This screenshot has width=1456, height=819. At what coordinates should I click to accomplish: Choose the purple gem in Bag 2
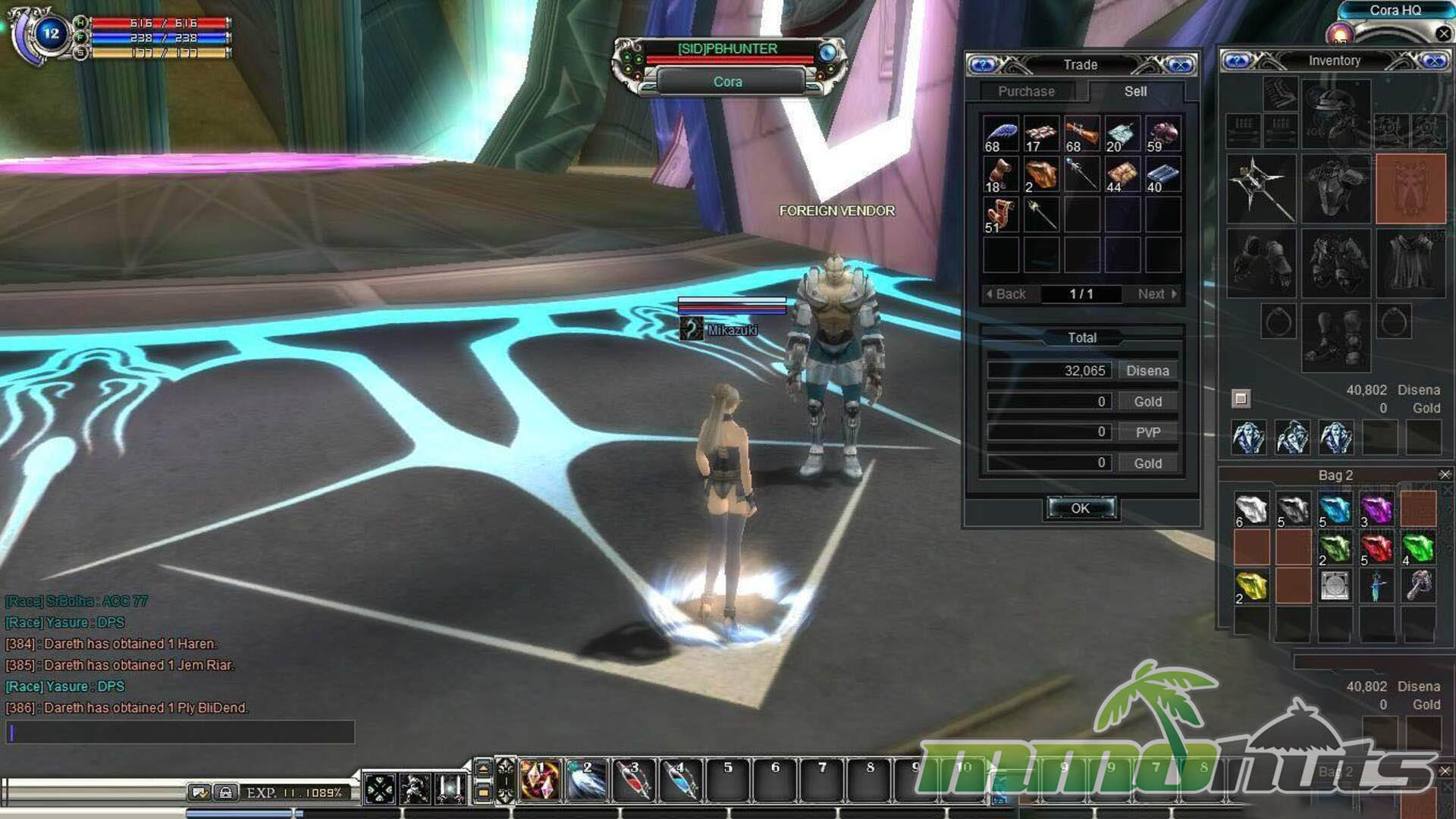point(1376,509)
